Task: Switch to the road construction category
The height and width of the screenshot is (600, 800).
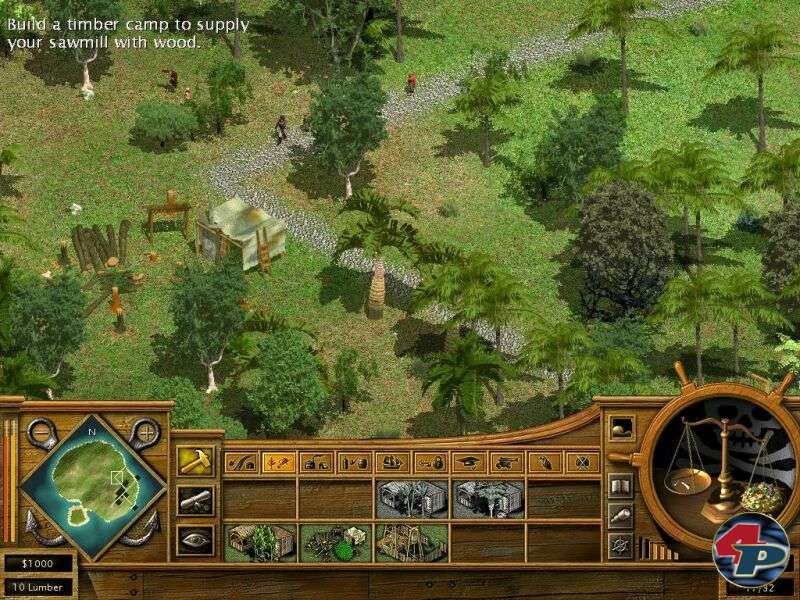Action: coord(240,462)
